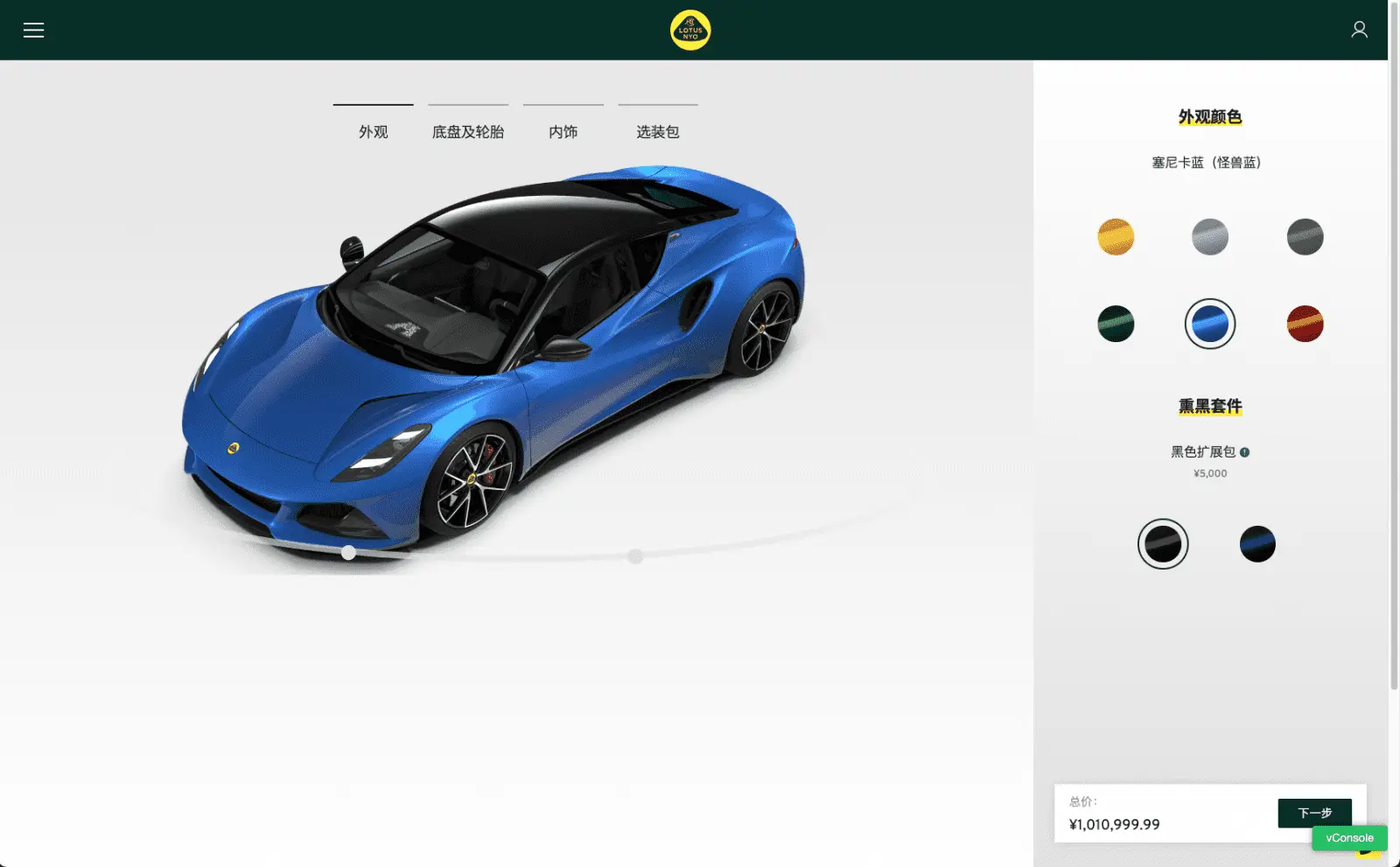This screenshot has width=1400, height=867.
Task: Select the all-black pack swatch
Action: pyautogui.click(x=1163, y=544)
